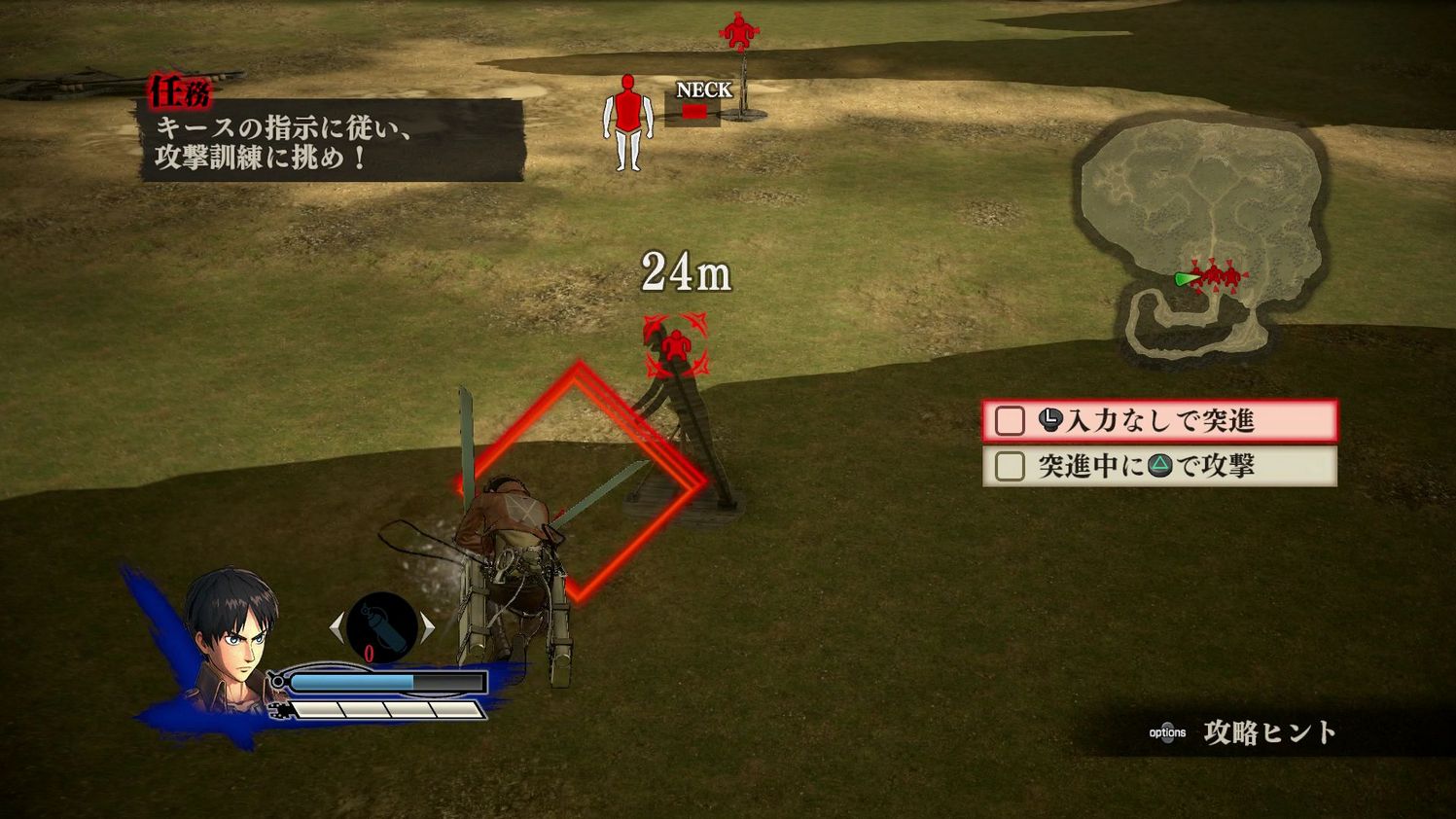The image size is (1456, 819).
Task: Click the titan body damage diagram figure
Action: [626, 121]
